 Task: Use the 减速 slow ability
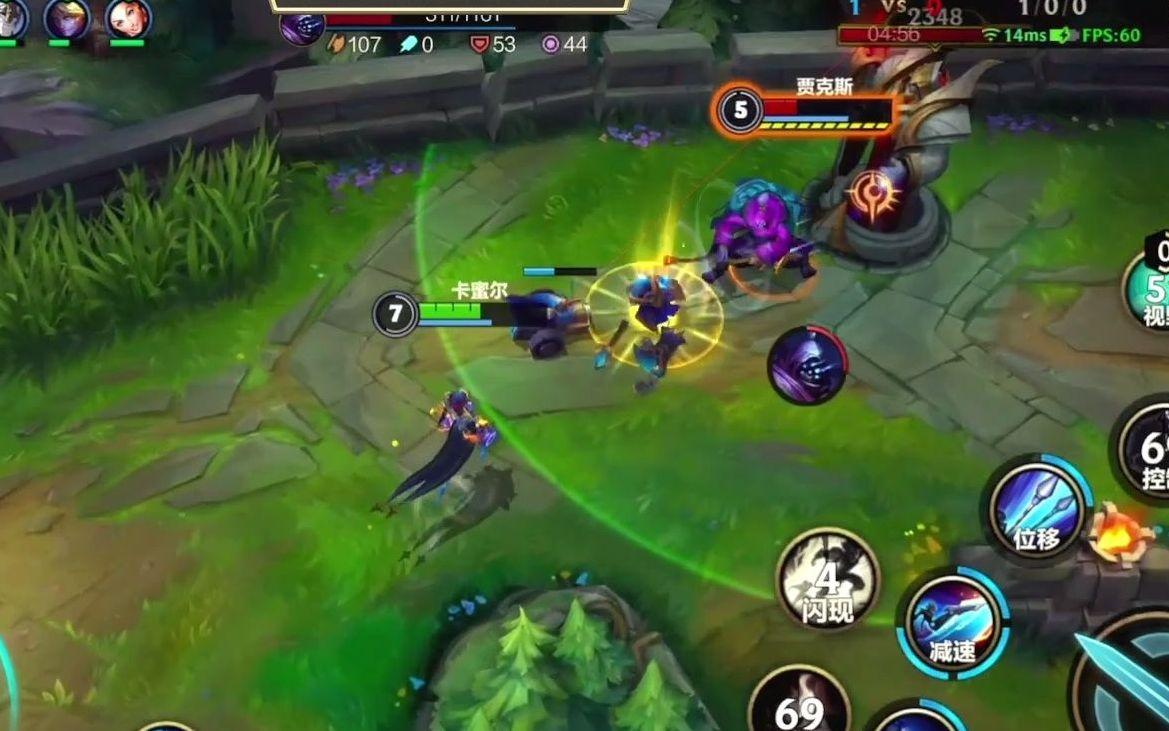[x=952, y=623]
